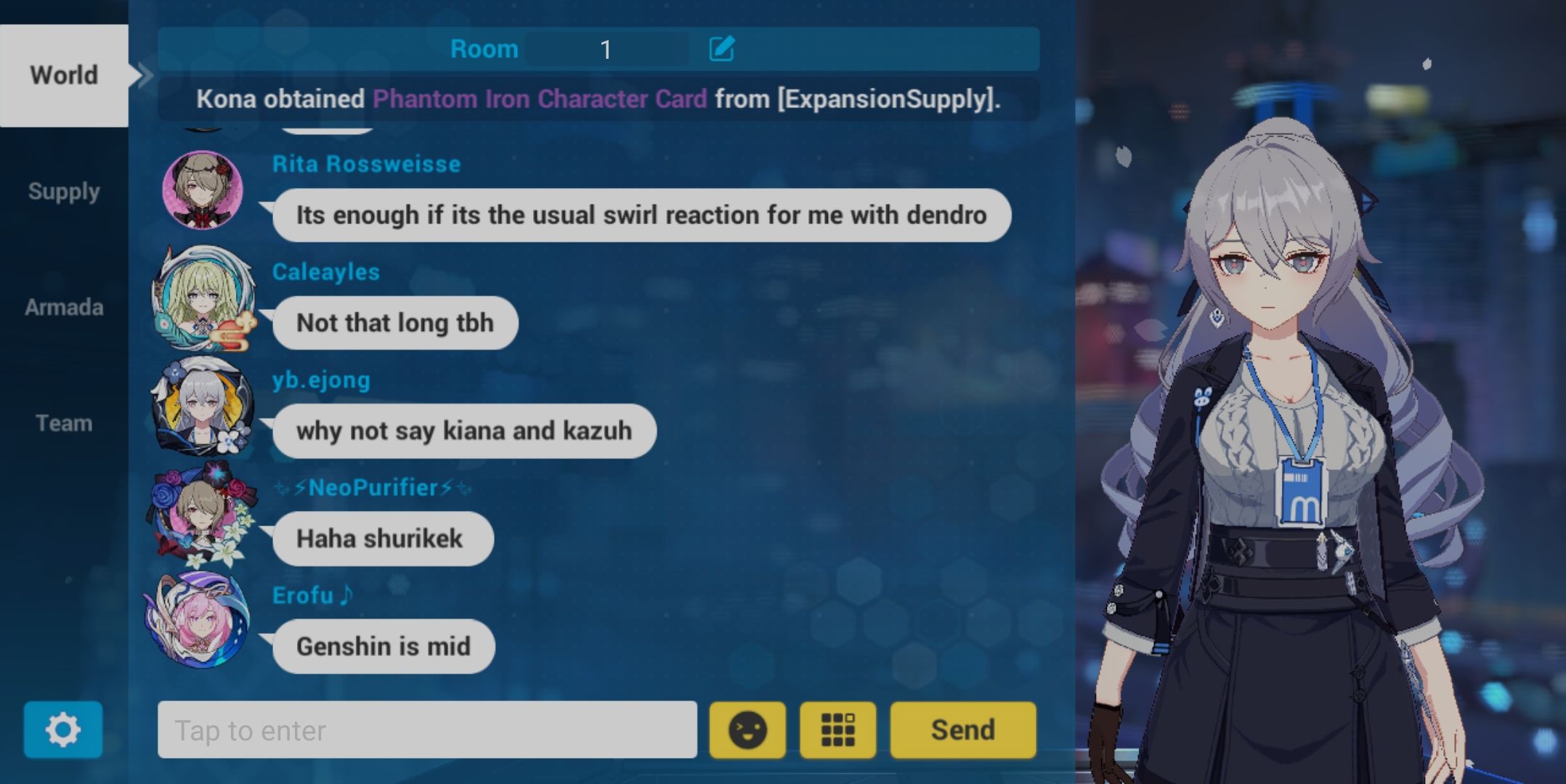Open the Team chat channel
Viewport: 1566px width, 784px height.
[x=64, y=422]
